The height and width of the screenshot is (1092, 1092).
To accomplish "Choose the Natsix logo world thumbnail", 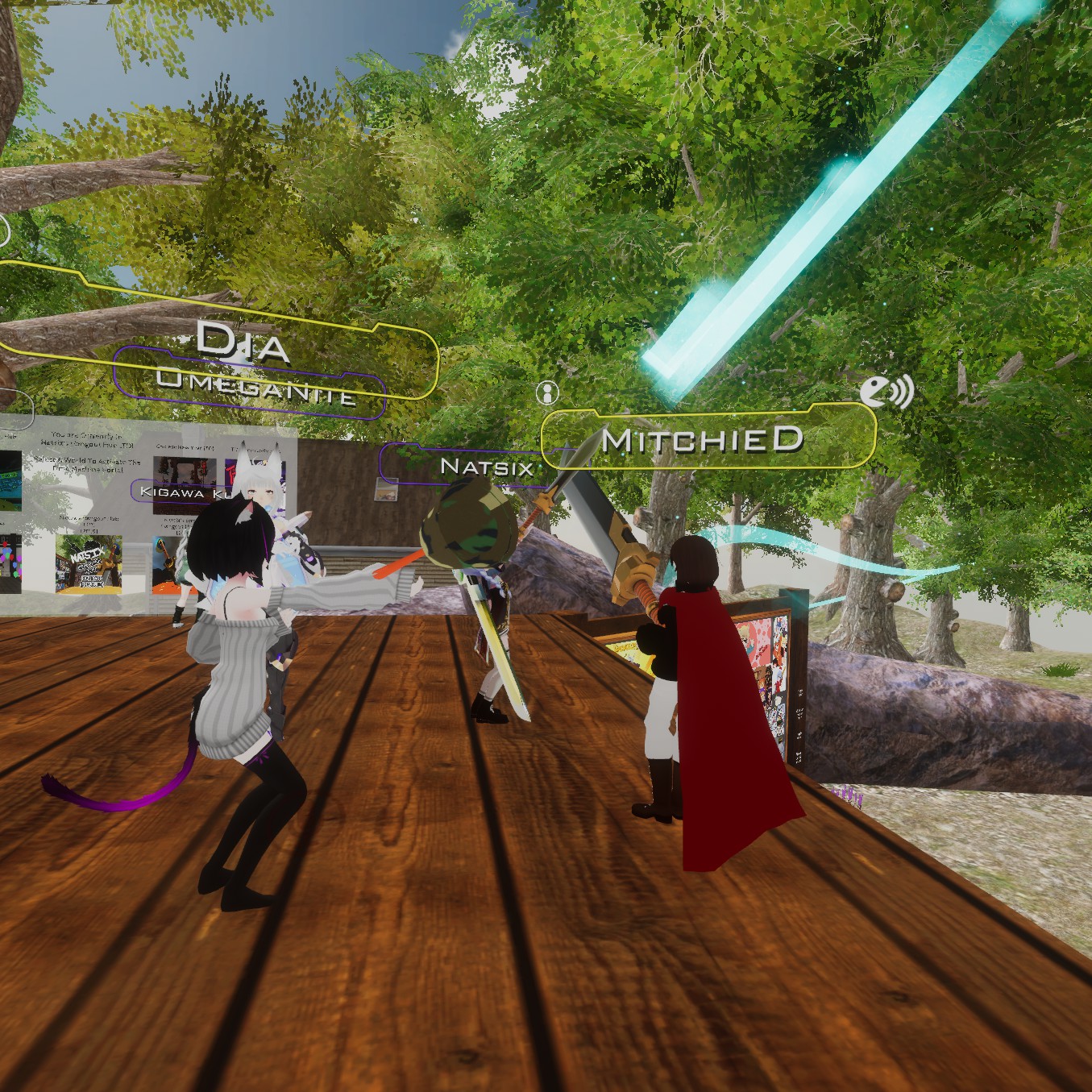I will point(89,563).
